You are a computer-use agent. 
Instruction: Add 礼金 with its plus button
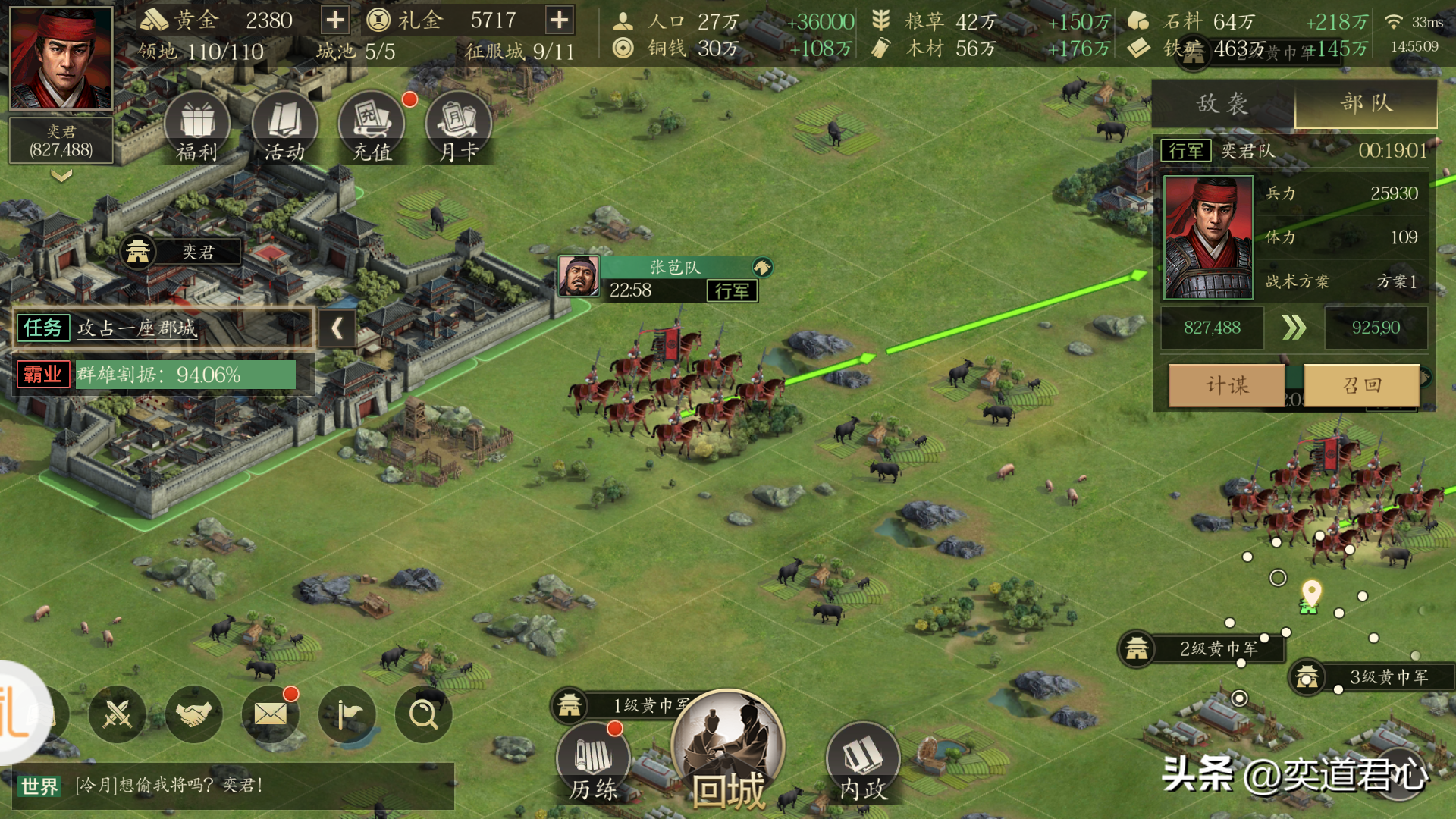tap(559, 20)
